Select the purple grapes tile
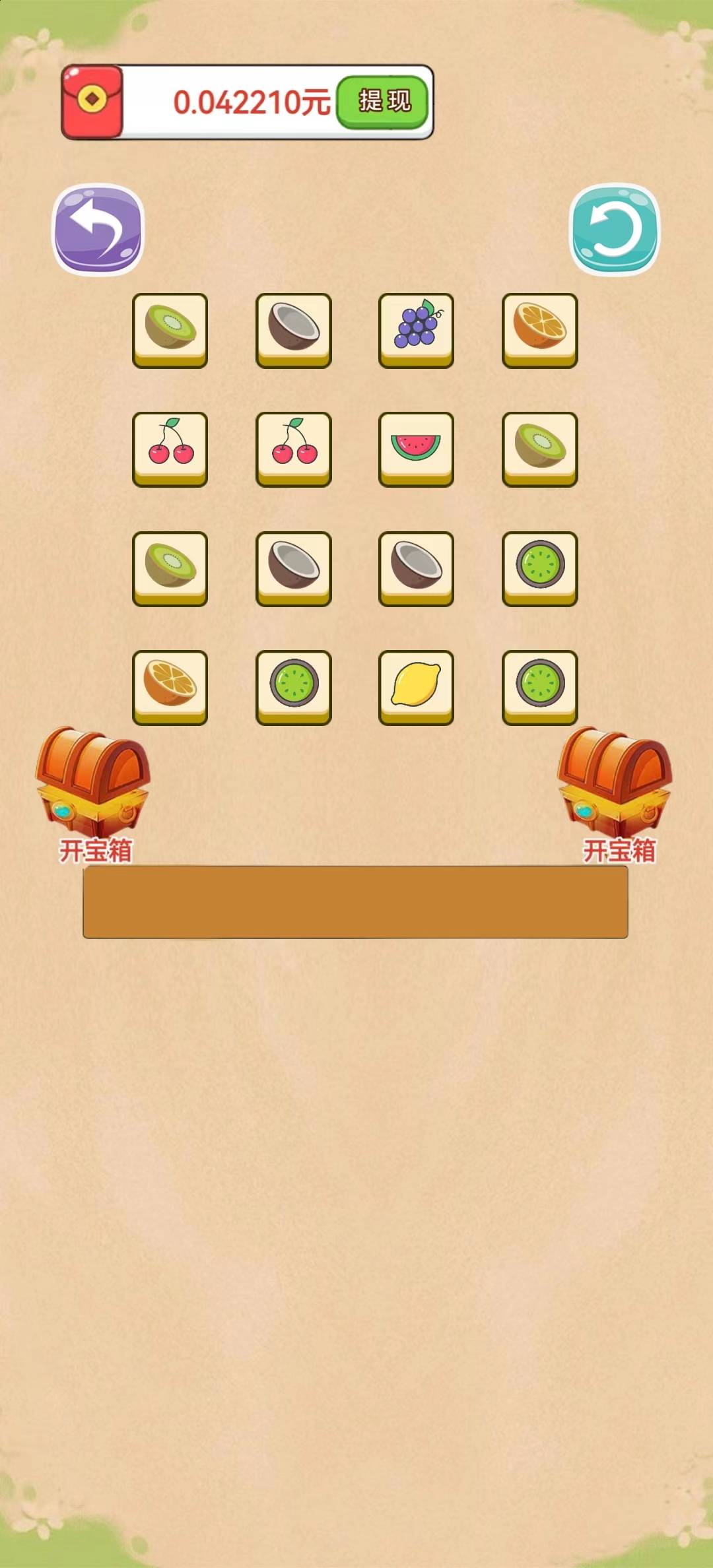This screenshot has width=713, height=1568. (416, 329)
